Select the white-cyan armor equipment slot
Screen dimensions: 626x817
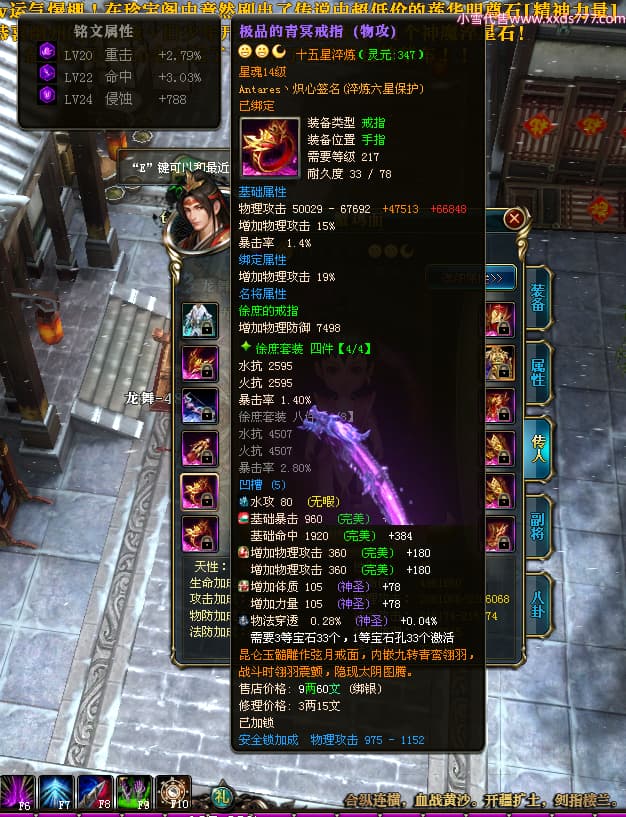point(200,321)
